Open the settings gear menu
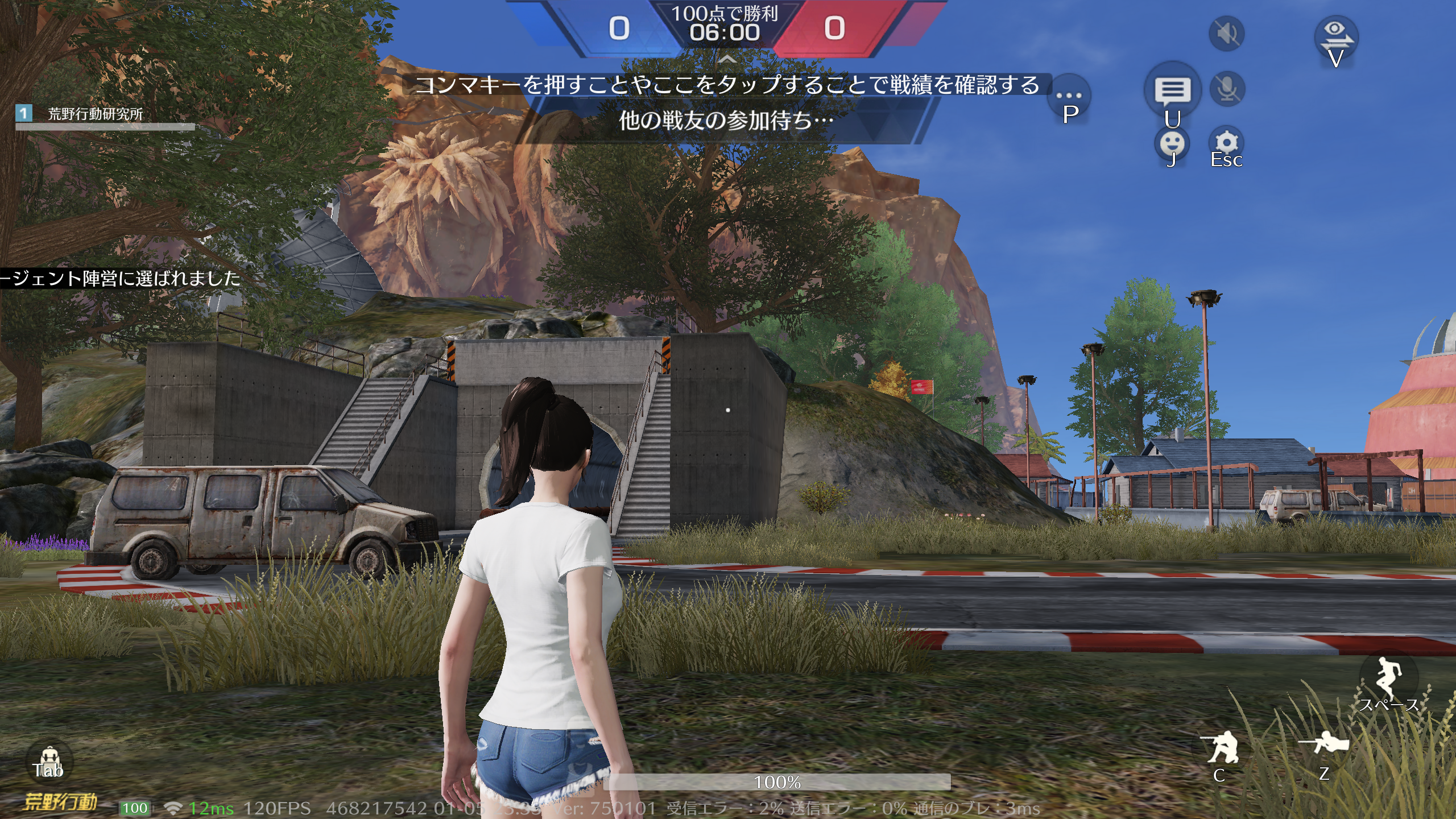Image resolution: width=1456 pixels, height=819 pixels. point(1226,143)
